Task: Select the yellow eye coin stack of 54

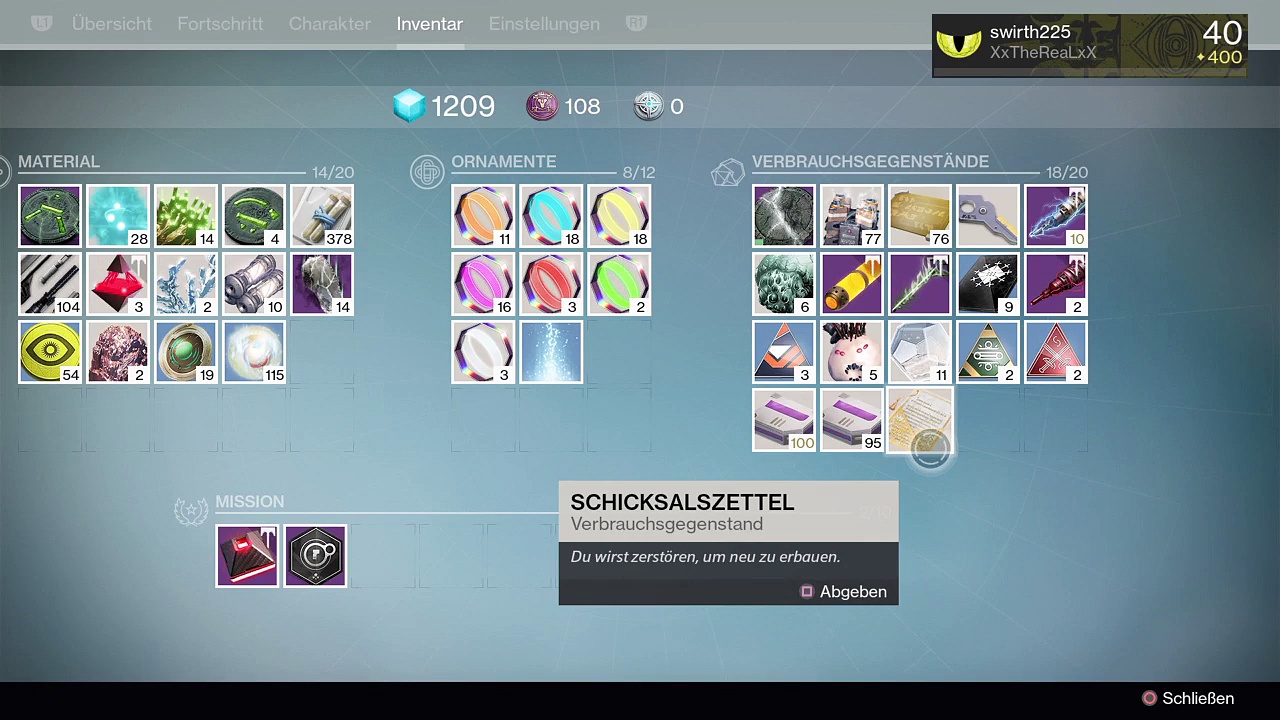Action: (x=50, y=352)
